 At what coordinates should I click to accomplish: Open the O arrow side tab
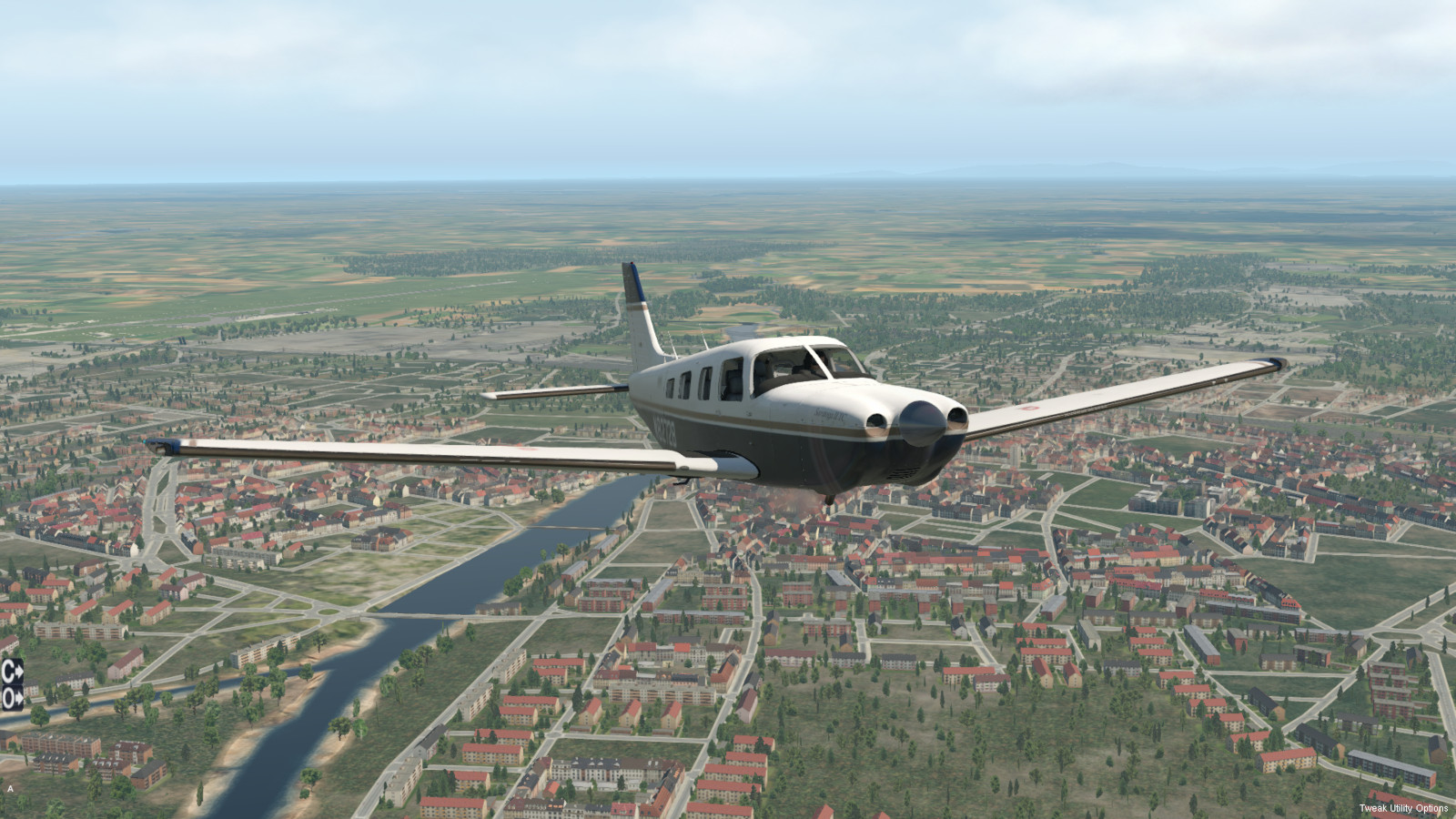coord(12,698)
